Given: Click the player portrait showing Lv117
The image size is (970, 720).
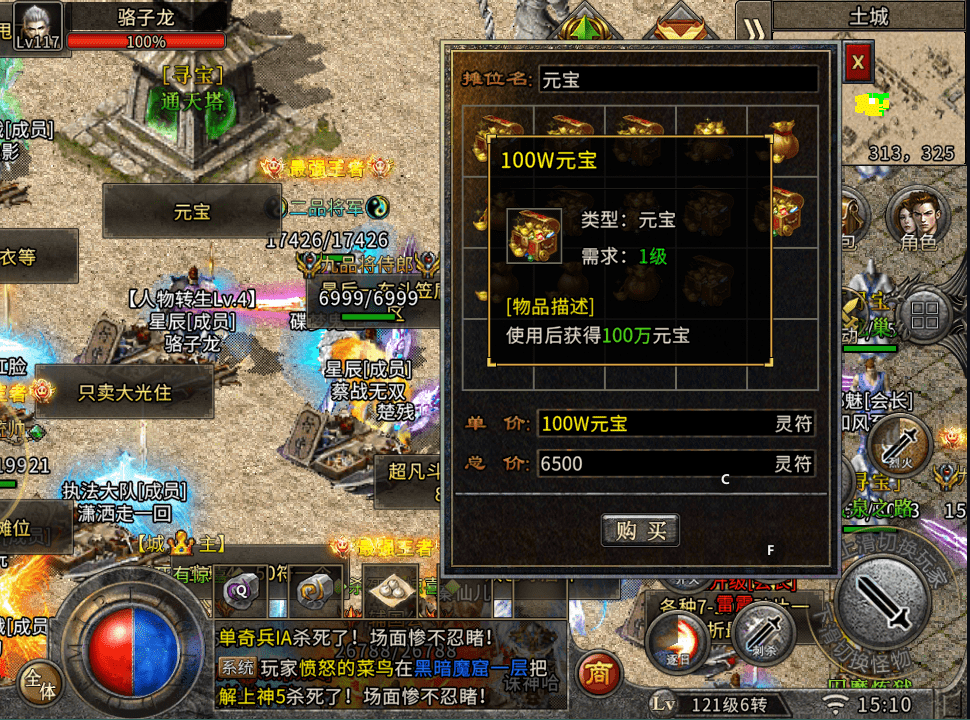Looking at the screenshot, I should click(x=38, y=25).
